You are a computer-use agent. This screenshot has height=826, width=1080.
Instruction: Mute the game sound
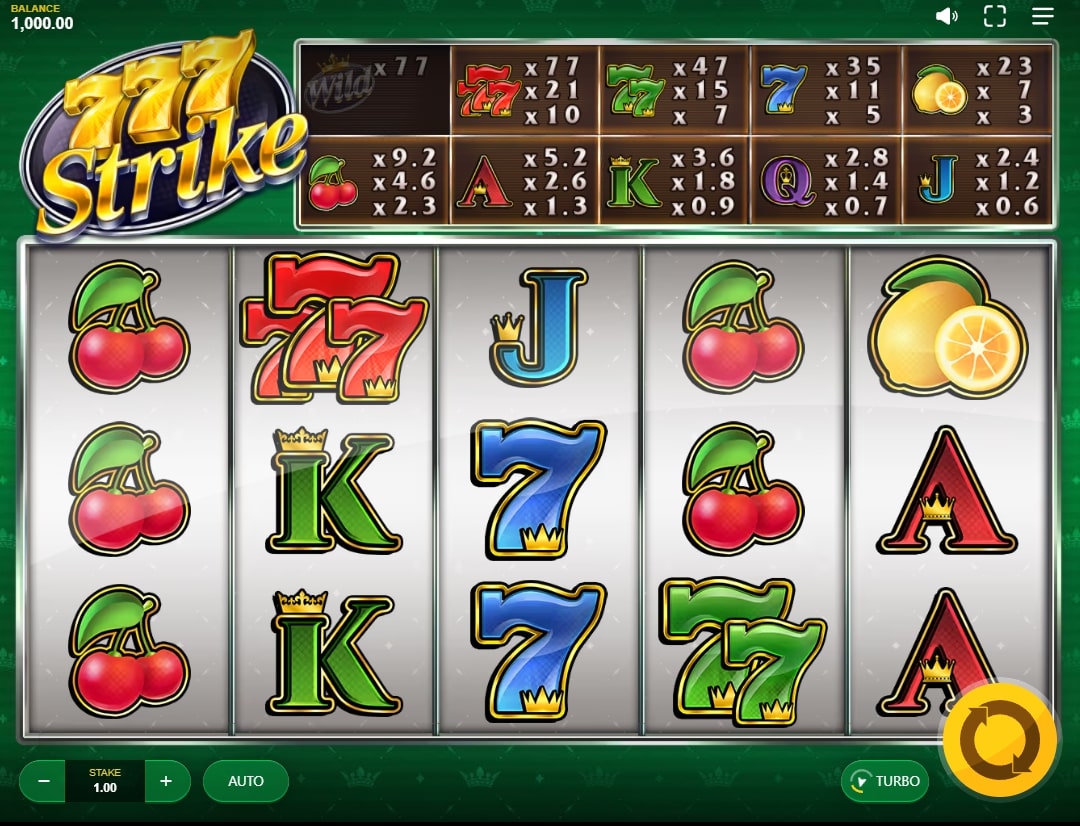(x=946, y=16)
